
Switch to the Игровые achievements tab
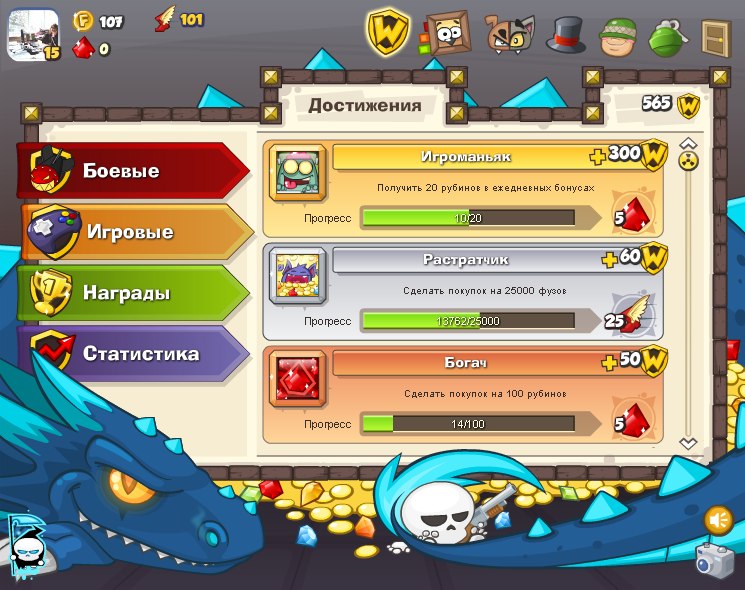[x=135, y=232]
